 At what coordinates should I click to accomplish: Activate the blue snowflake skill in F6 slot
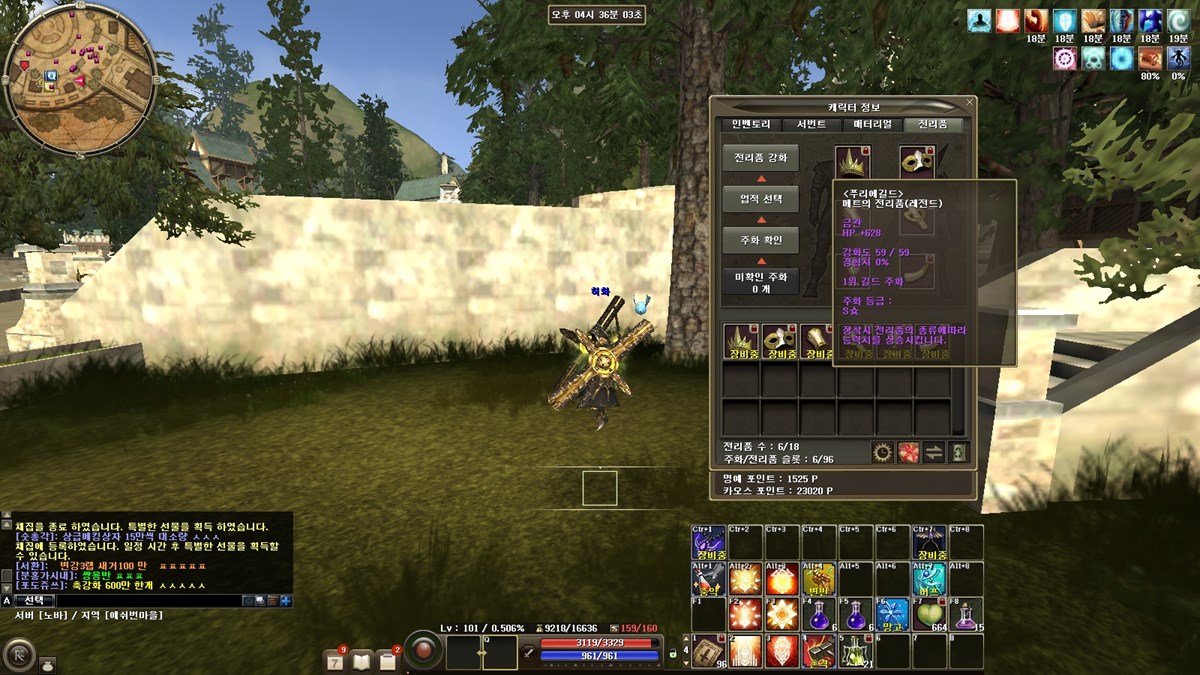pyautogui.click(x=892, y=613)
